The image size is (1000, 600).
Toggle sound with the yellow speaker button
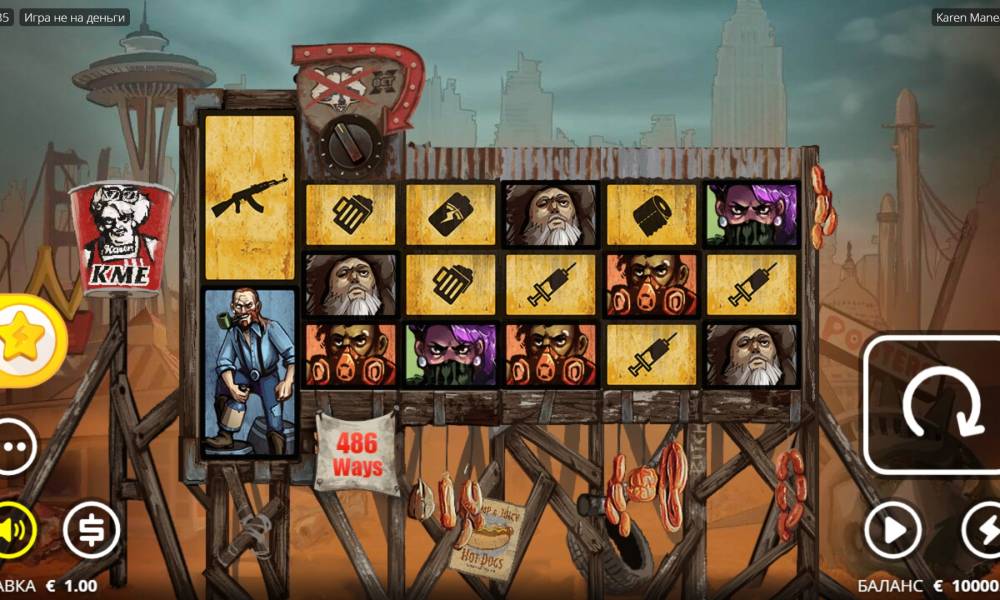(x=16, y=530)
